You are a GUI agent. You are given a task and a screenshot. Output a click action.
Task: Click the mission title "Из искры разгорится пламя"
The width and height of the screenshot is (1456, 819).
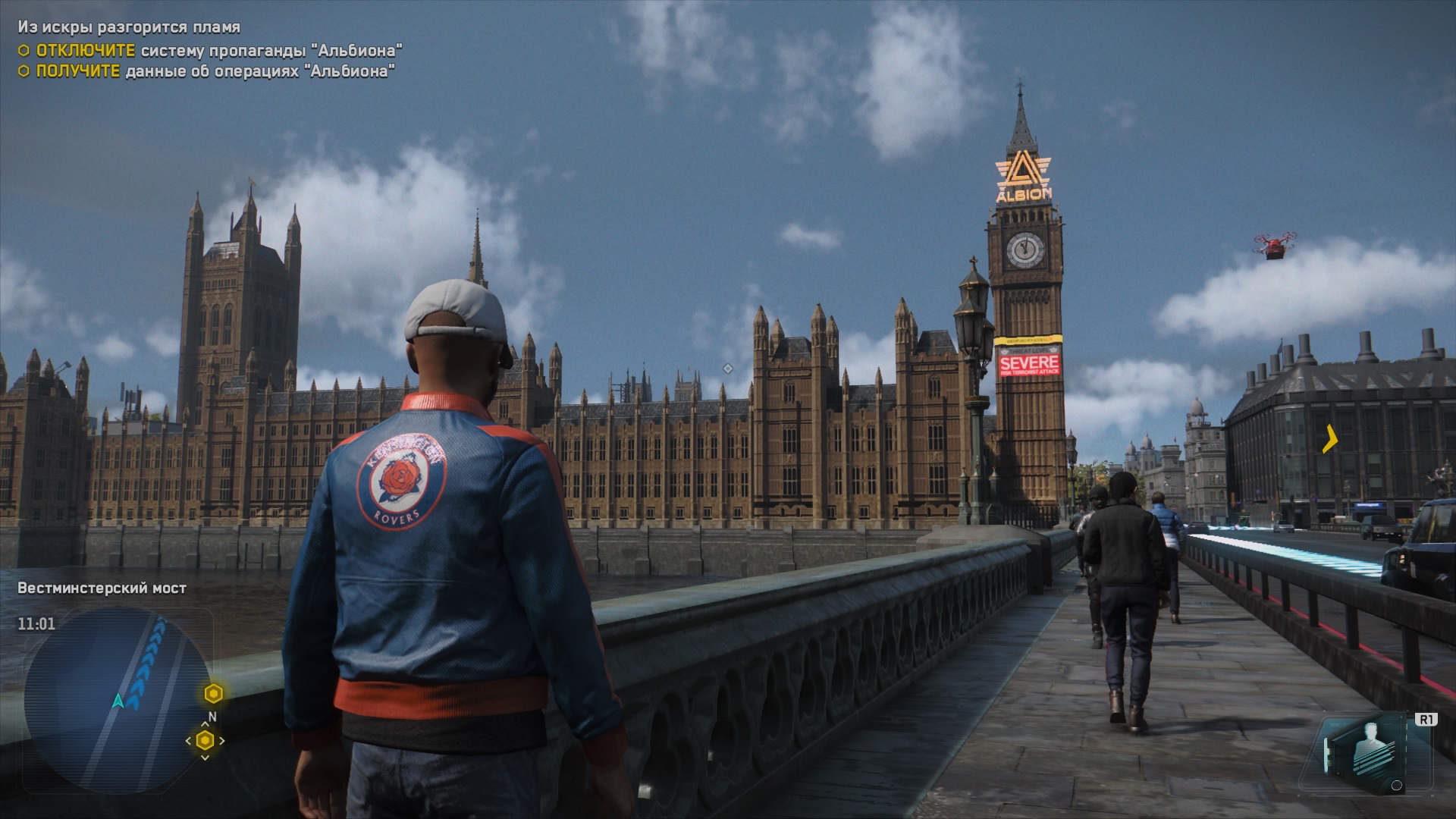point(129,27)
